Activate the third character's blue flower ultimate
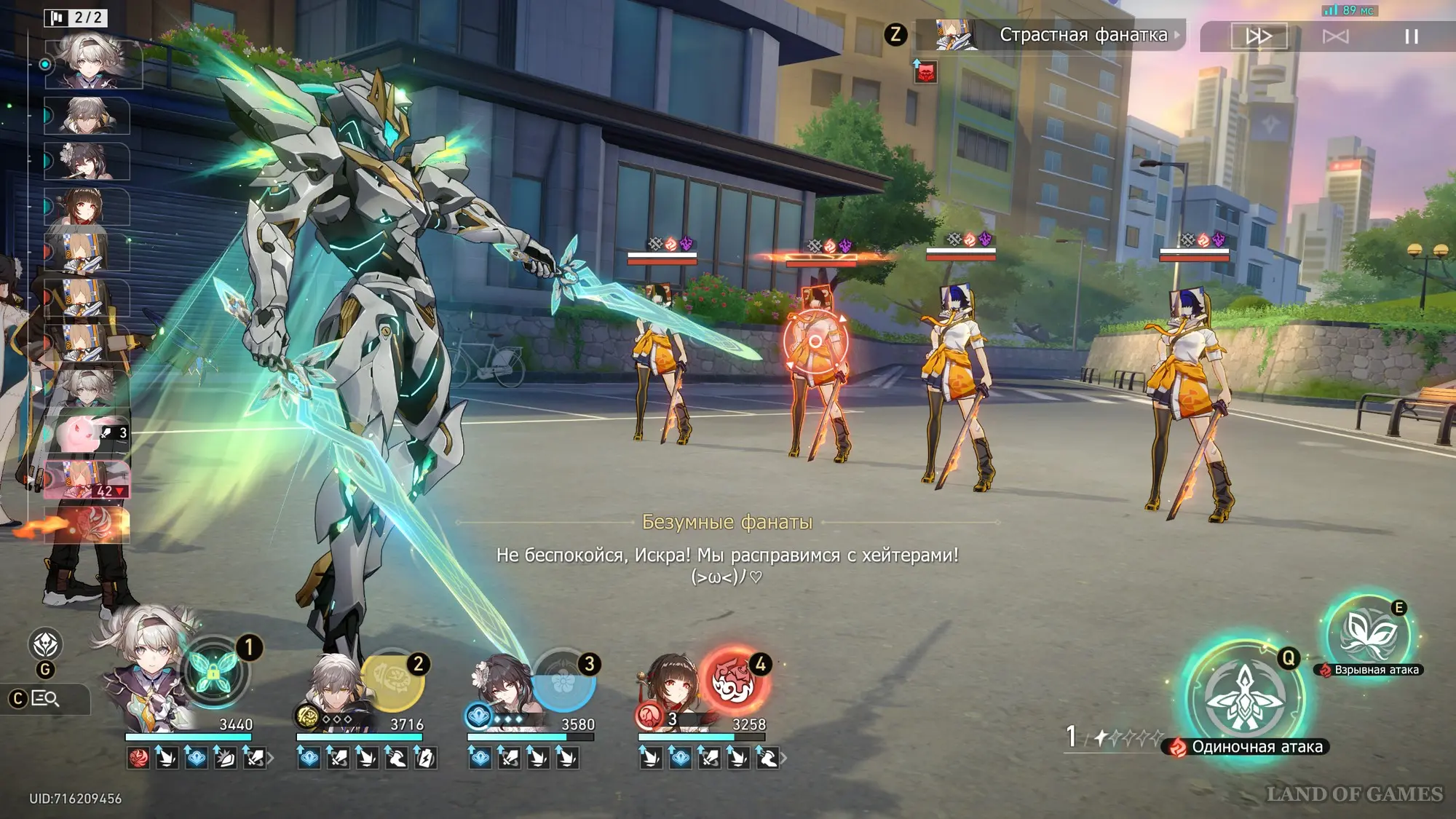Viewport: 1456px width, 819px height. (x=563, y=681)
